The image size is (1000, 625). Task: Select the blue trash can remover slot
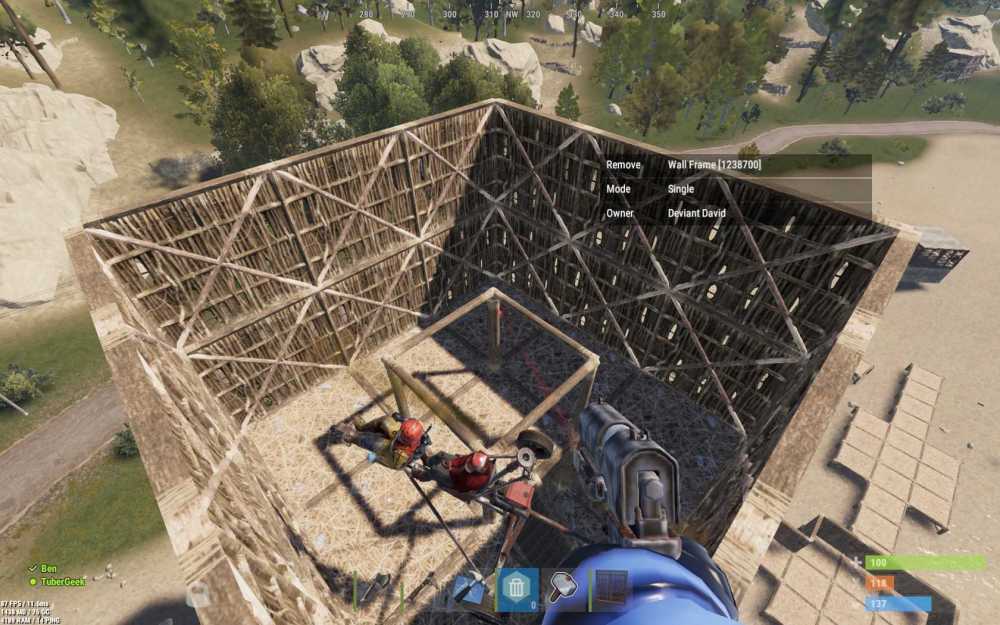(517, 589)
